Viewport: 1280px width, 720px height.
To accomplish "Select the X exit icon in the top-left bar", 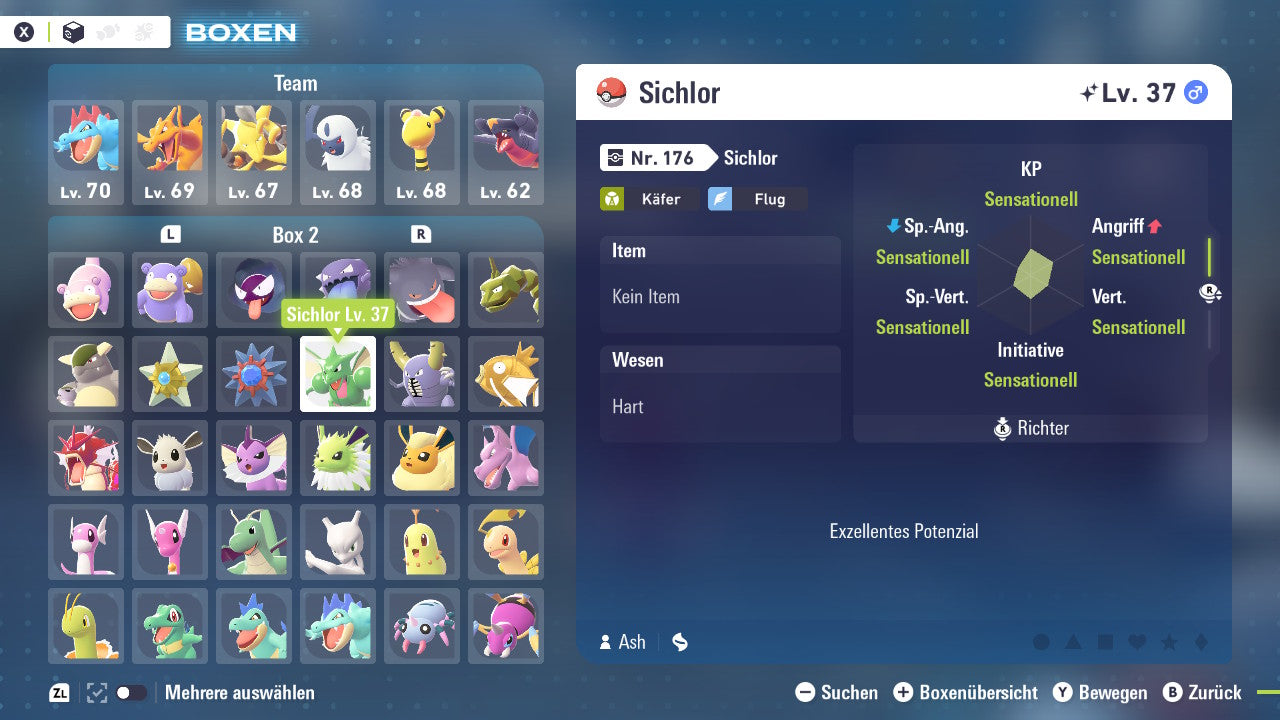I will tap(24, 31).
